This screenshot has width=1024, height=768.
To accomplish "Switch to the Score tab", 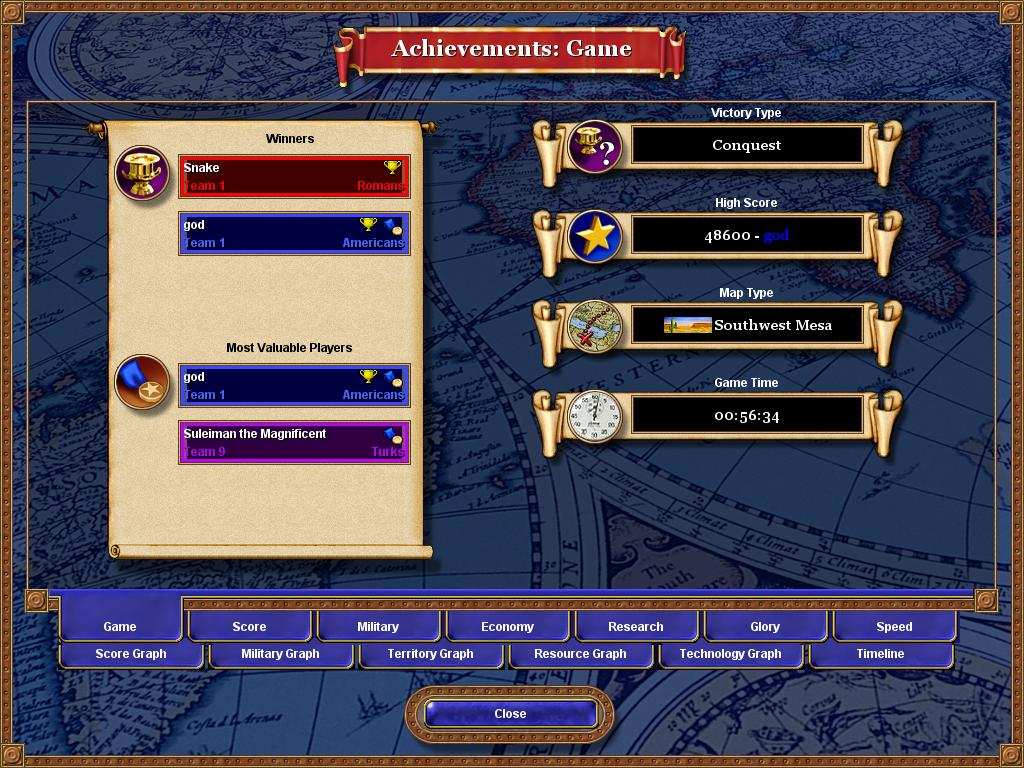I will click(249, 627).
